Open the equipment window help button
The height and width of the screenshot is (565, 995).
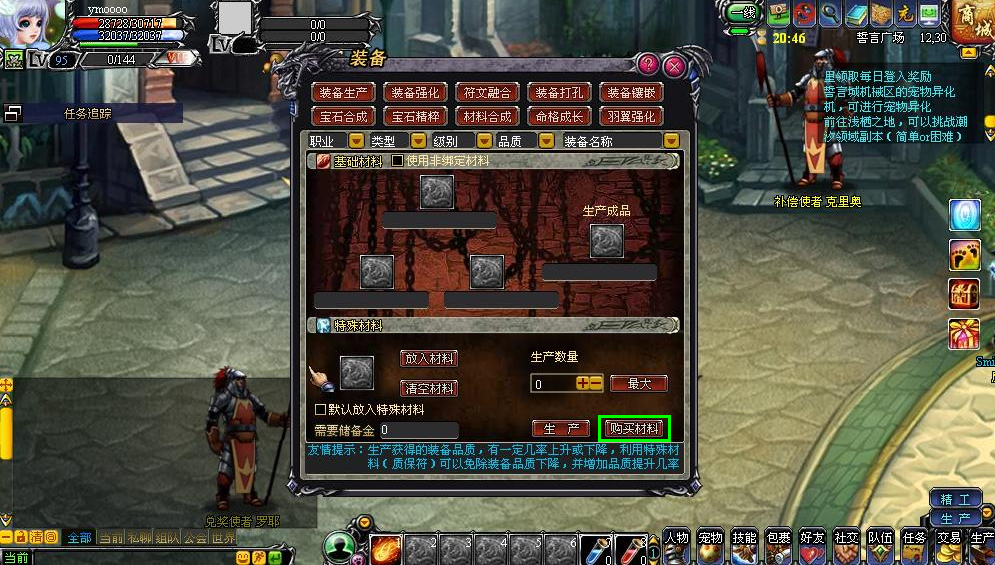pyautogui.click(x=648, y=66)
